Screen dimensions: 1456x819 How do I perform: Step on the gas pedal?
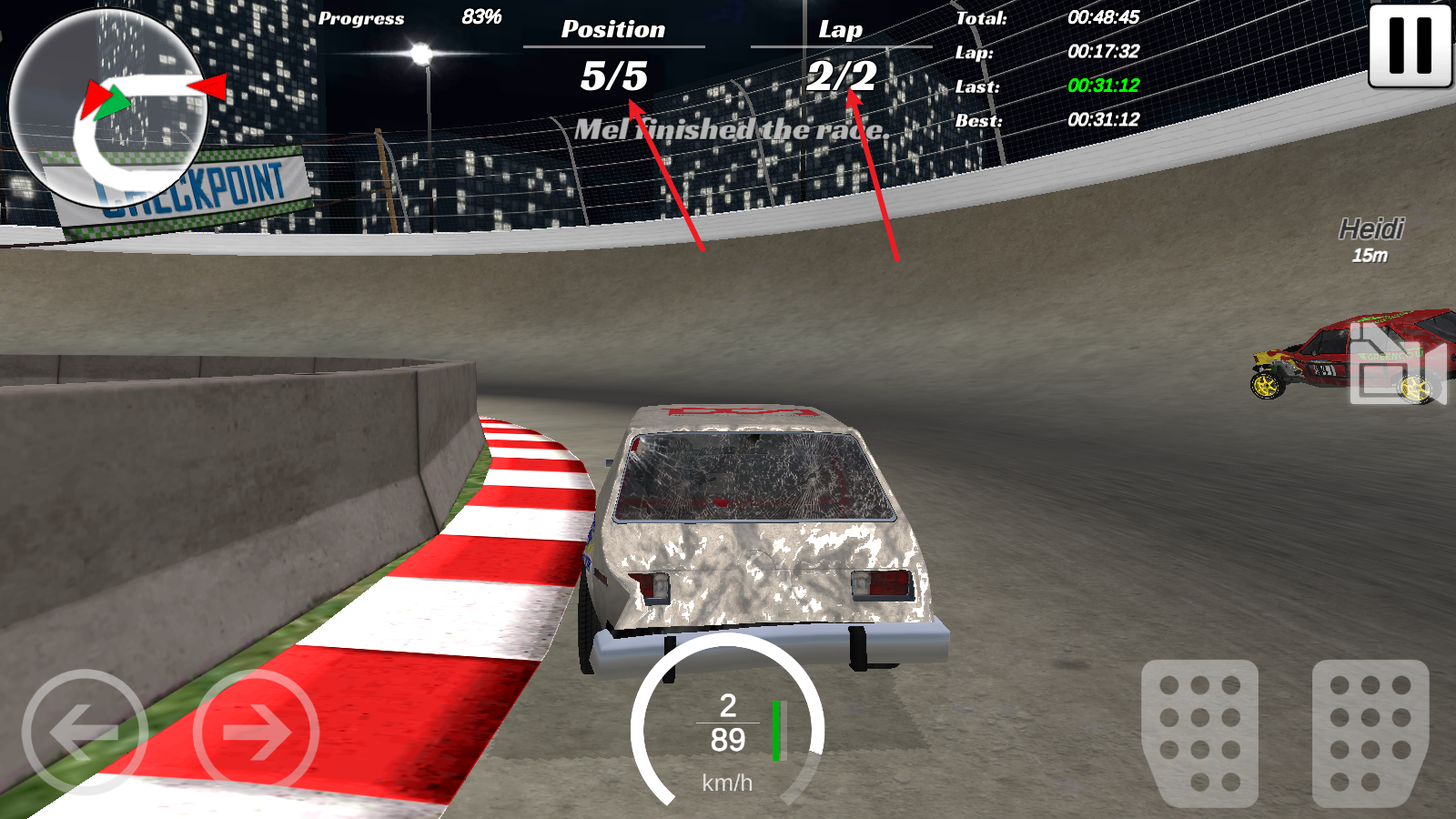(x=1370, y=732)
